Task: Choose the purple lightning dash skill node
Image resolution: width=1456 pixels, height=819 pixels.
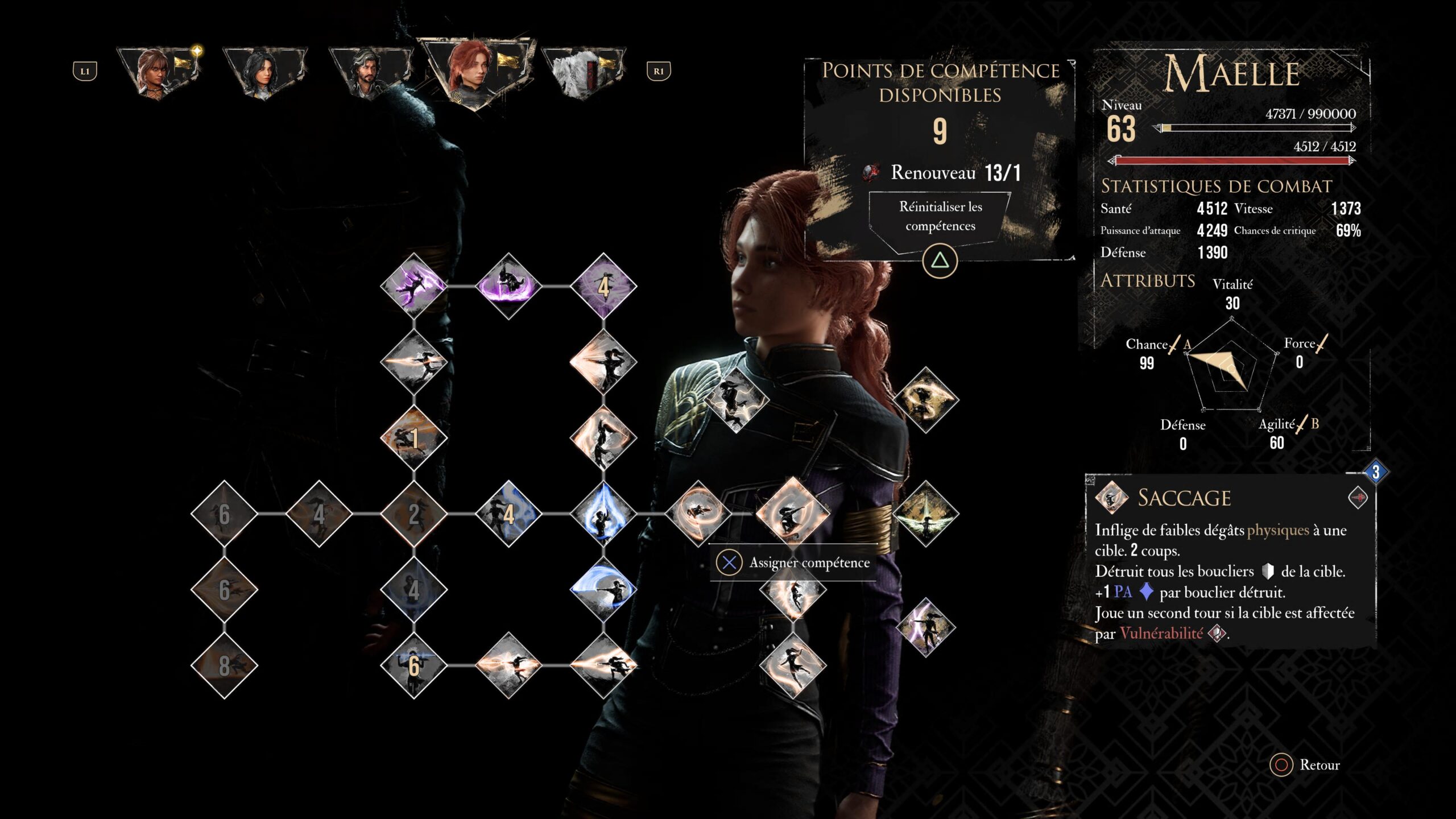Action: [413, 286]
